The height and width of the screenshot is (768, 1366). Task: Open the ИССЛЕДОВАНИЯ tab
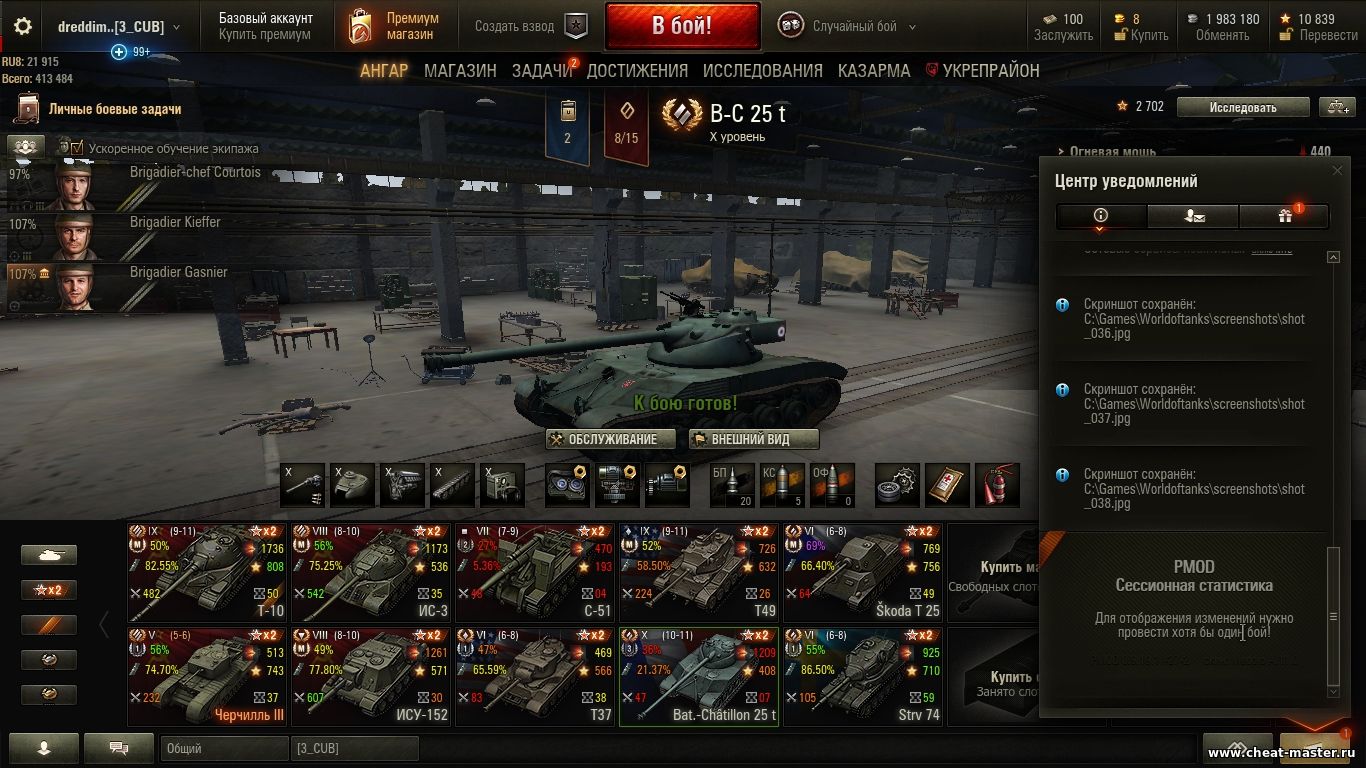point(762,71)
